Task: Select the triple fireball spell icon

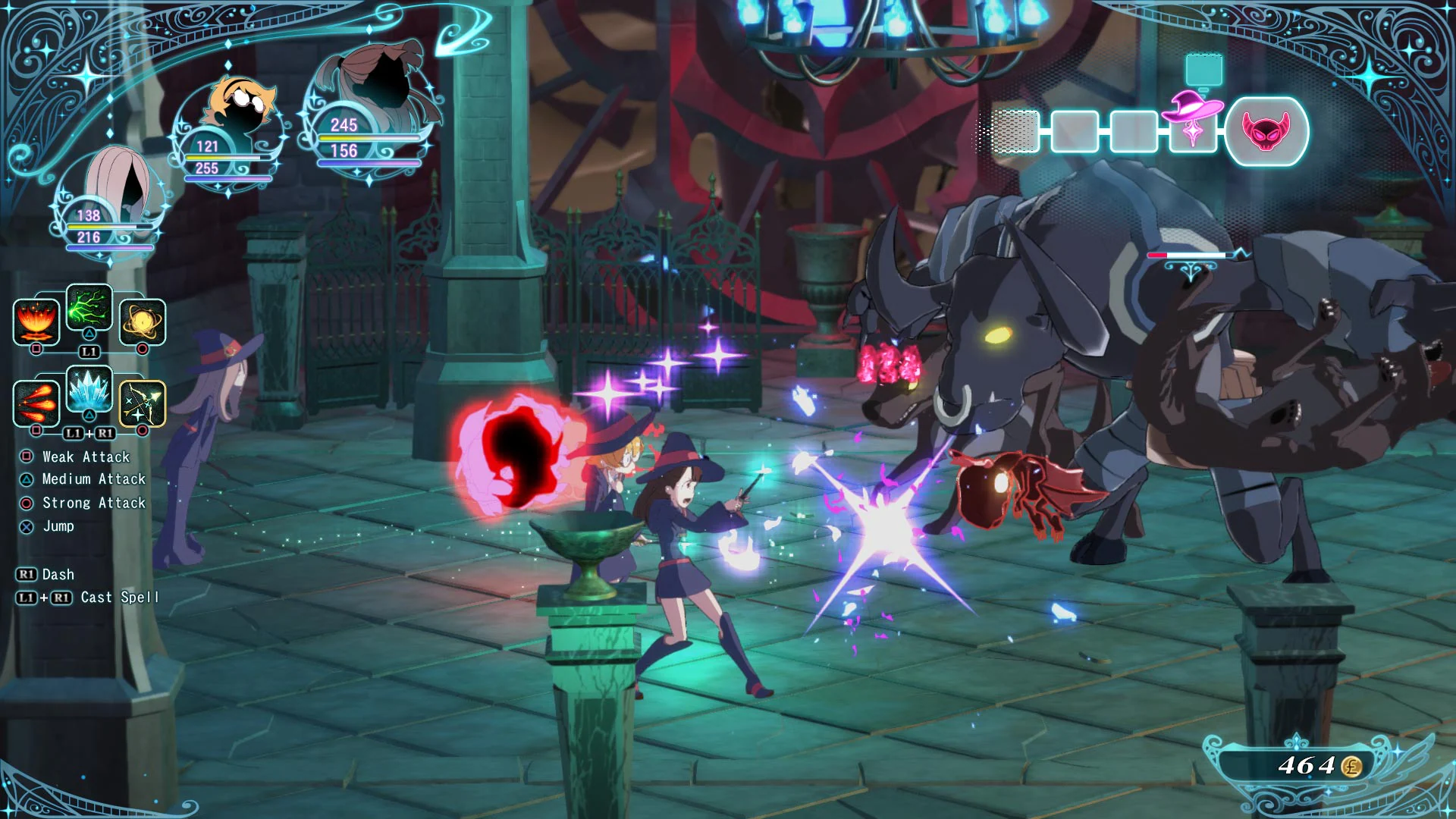Action: coord(36,404)
